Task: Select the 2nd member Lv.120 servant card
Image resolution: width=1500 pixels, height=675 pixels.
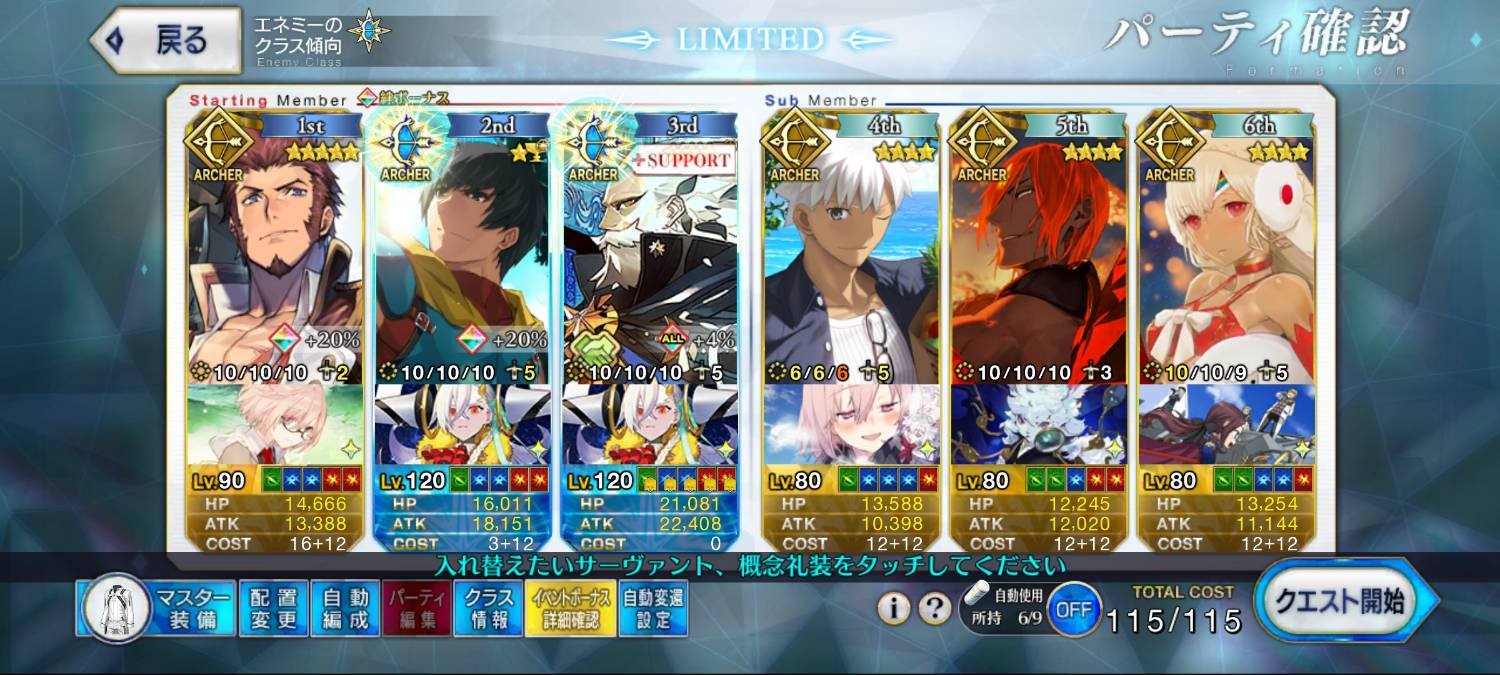Action: 462,260
